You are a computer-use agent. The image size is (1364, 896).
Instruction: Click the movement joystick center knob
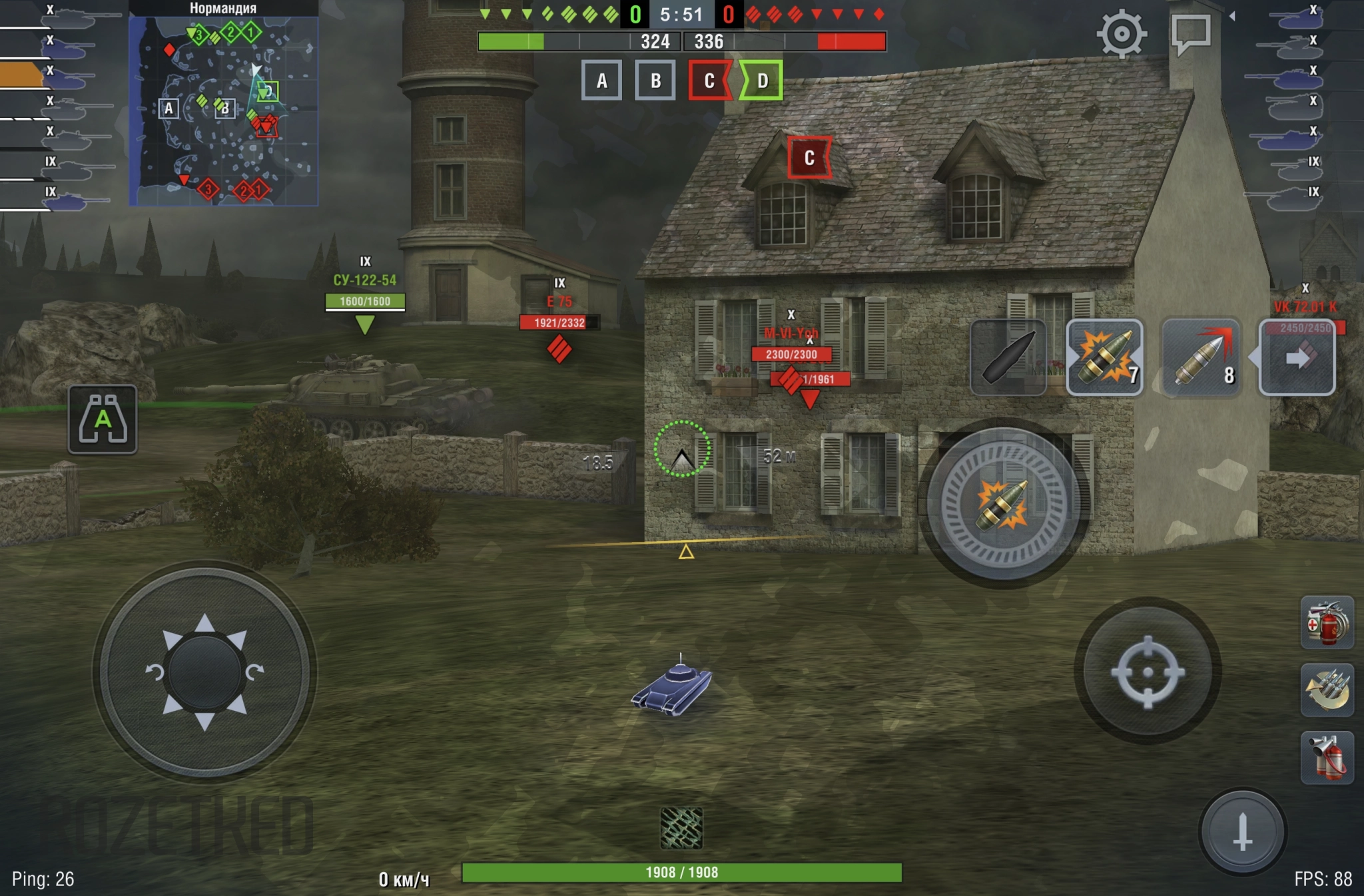(x=204, y=672)
